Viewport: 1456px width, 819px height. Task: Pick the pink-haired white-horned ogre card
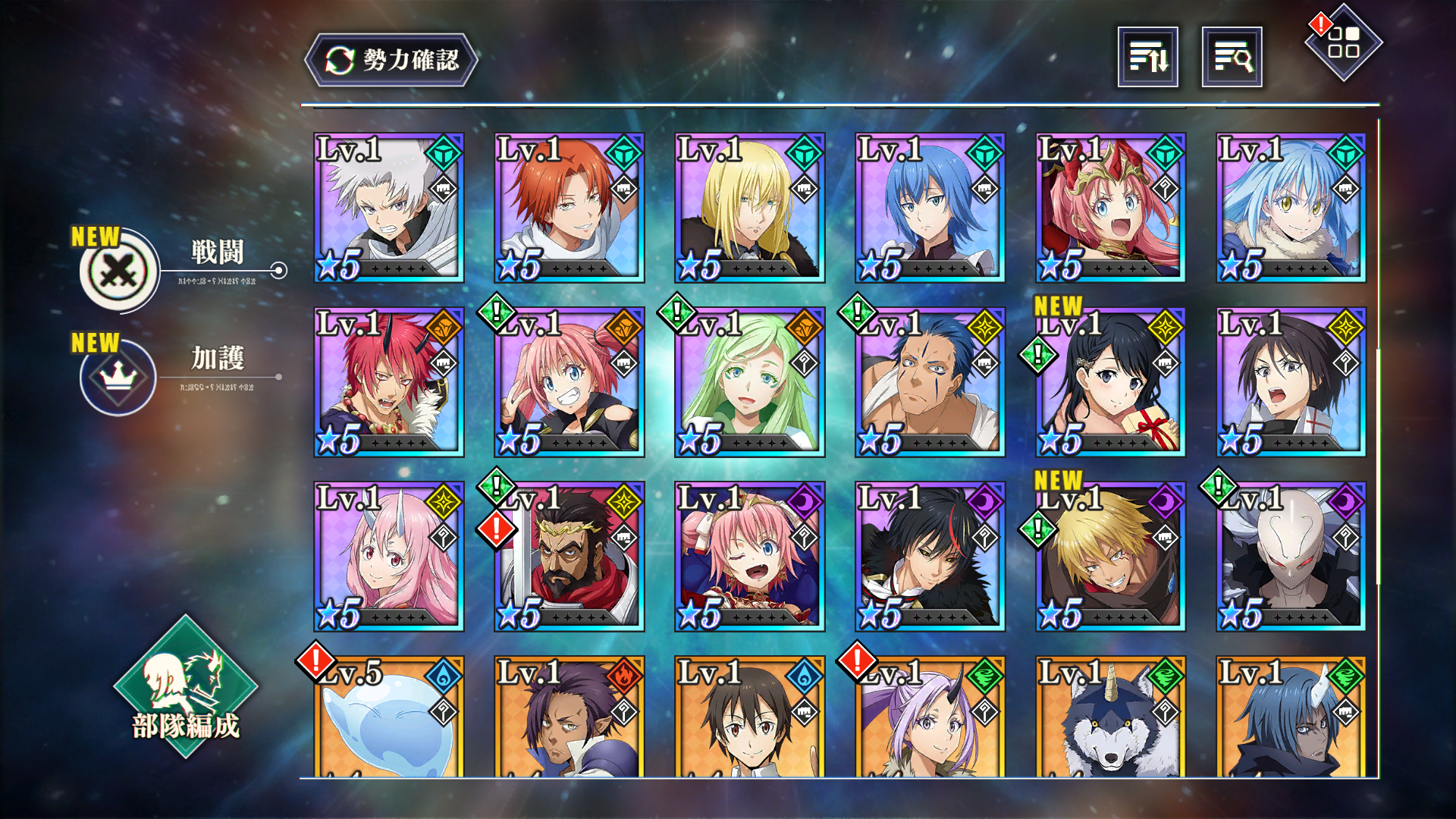388,557
